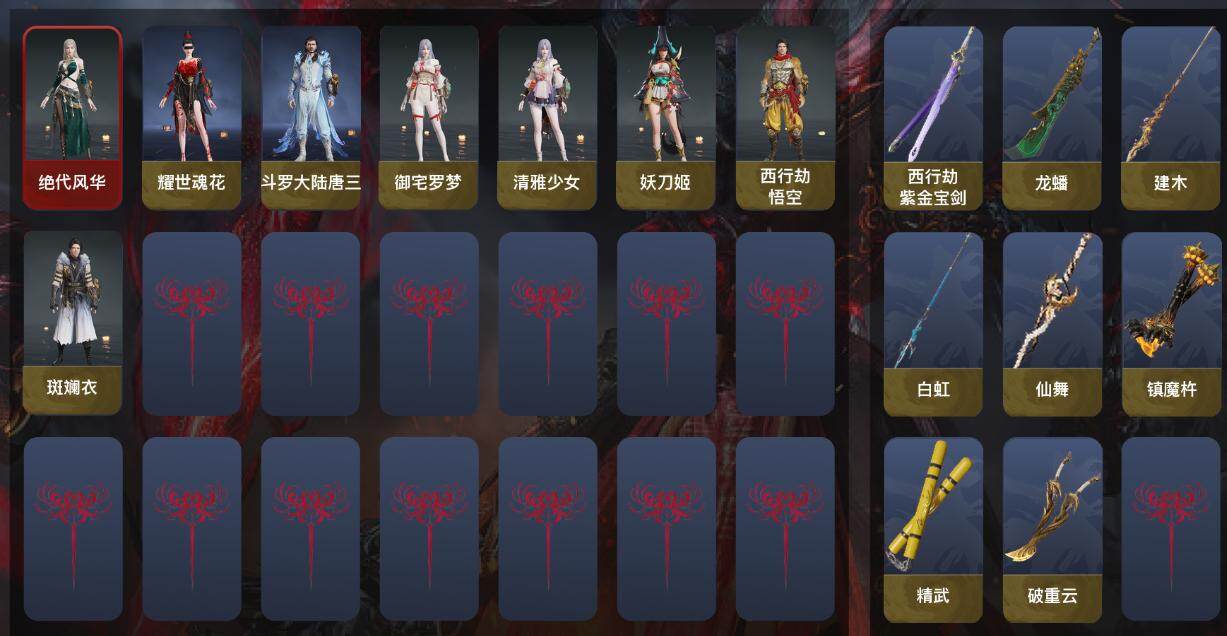1227x636 pixels.
Task: Pick the 西行劫悟空 outfit card
Action: (785, 117)
